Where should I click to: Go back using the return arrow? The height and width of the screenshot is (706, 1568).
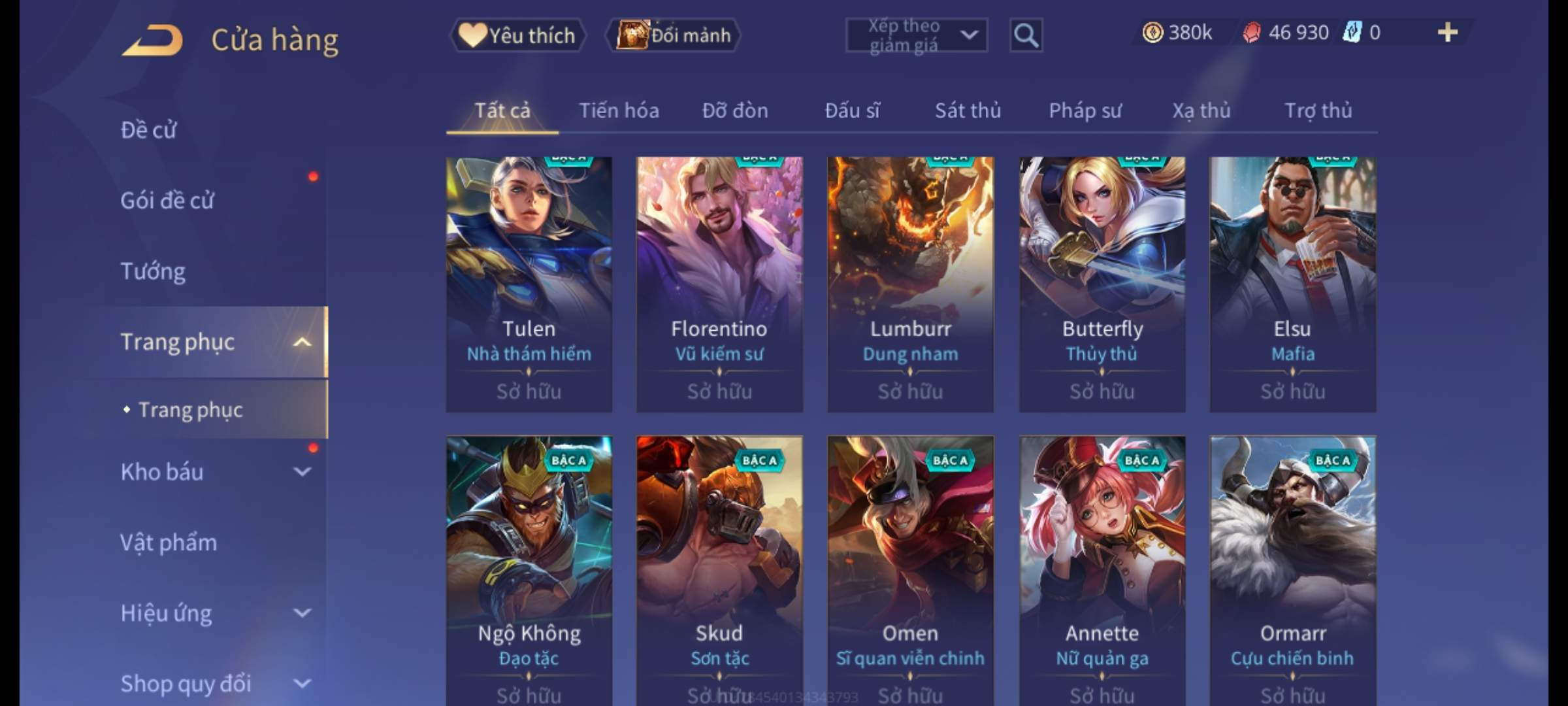point(152,39)
